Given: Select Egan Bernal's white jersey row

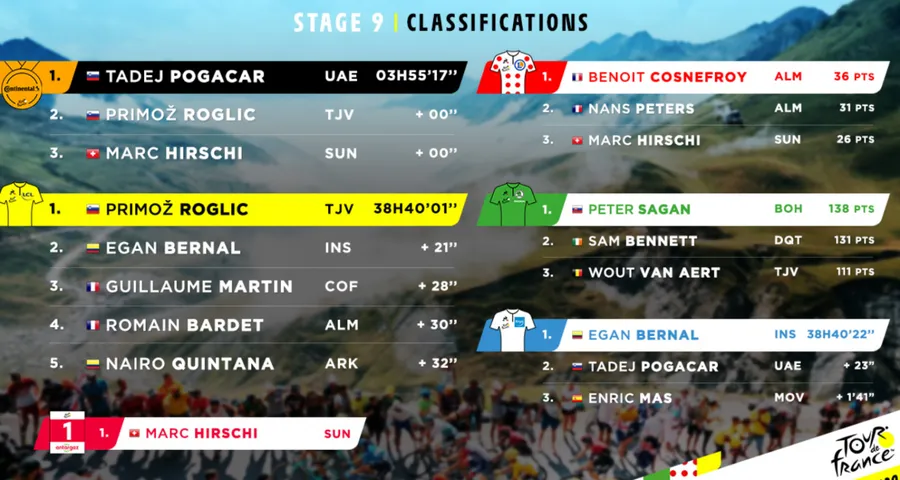Looking at the screenshot, I should (x=700, y=335).
